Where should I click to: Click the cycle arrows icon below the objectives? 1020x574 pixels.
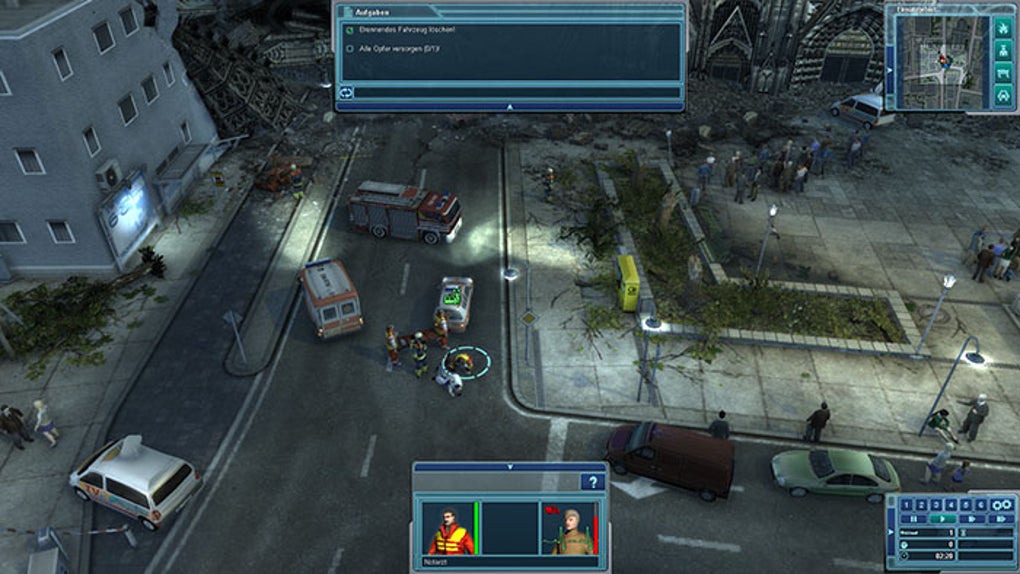347,92
